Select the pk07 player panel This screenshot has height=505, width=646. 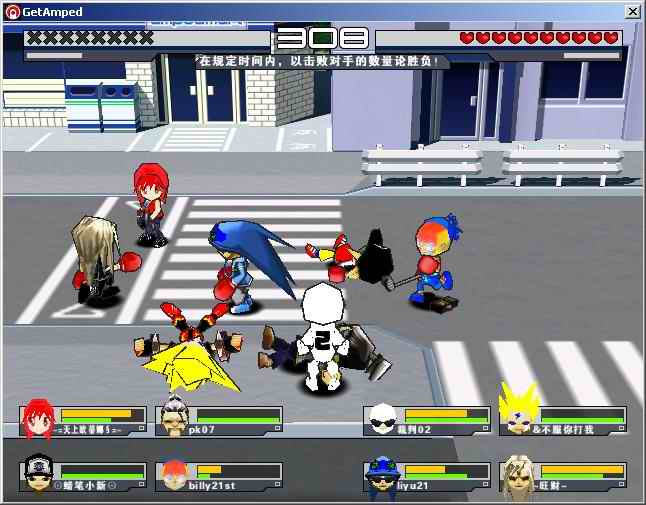(219, 419)
